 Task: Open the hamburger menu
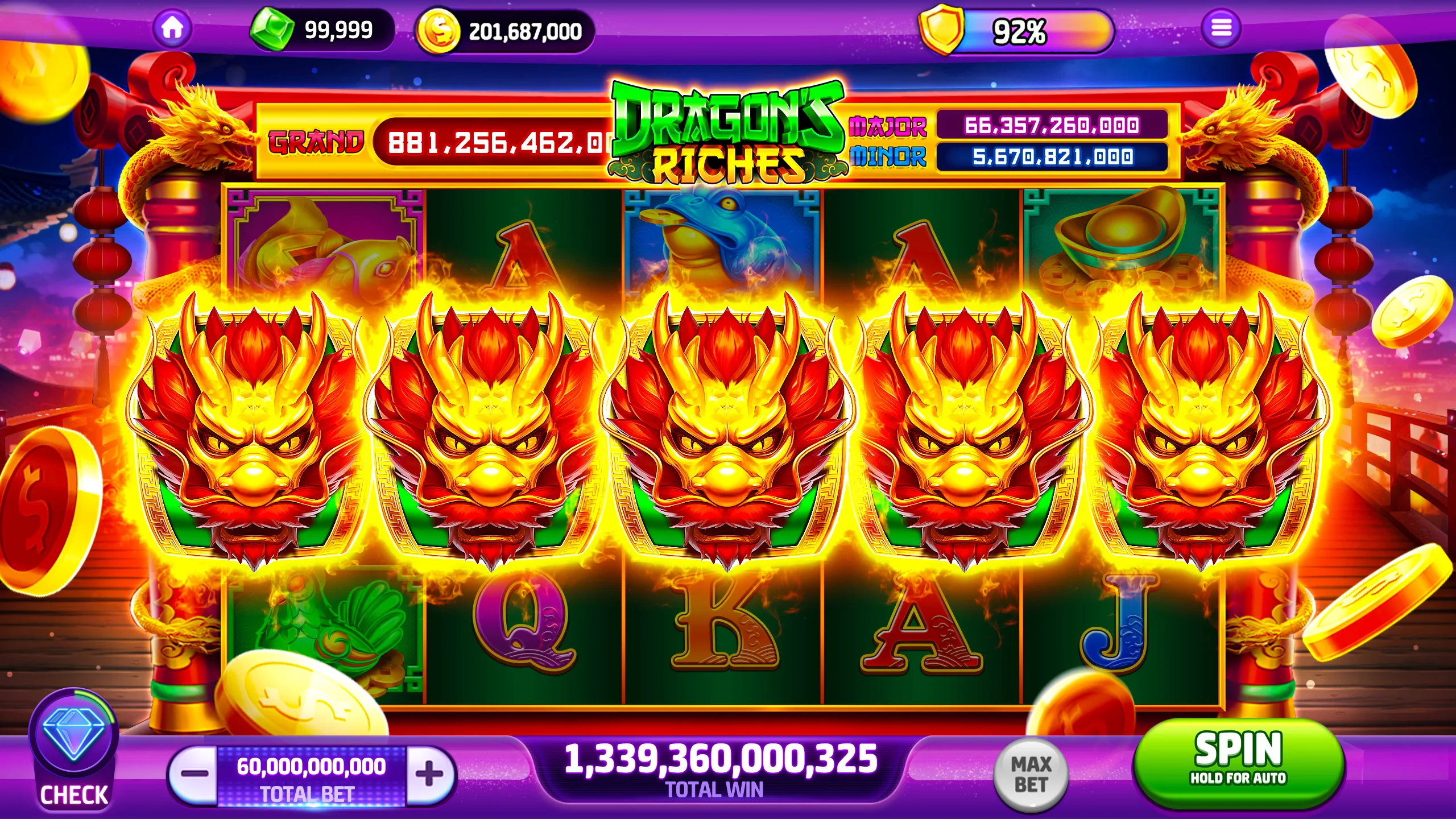1221,28
